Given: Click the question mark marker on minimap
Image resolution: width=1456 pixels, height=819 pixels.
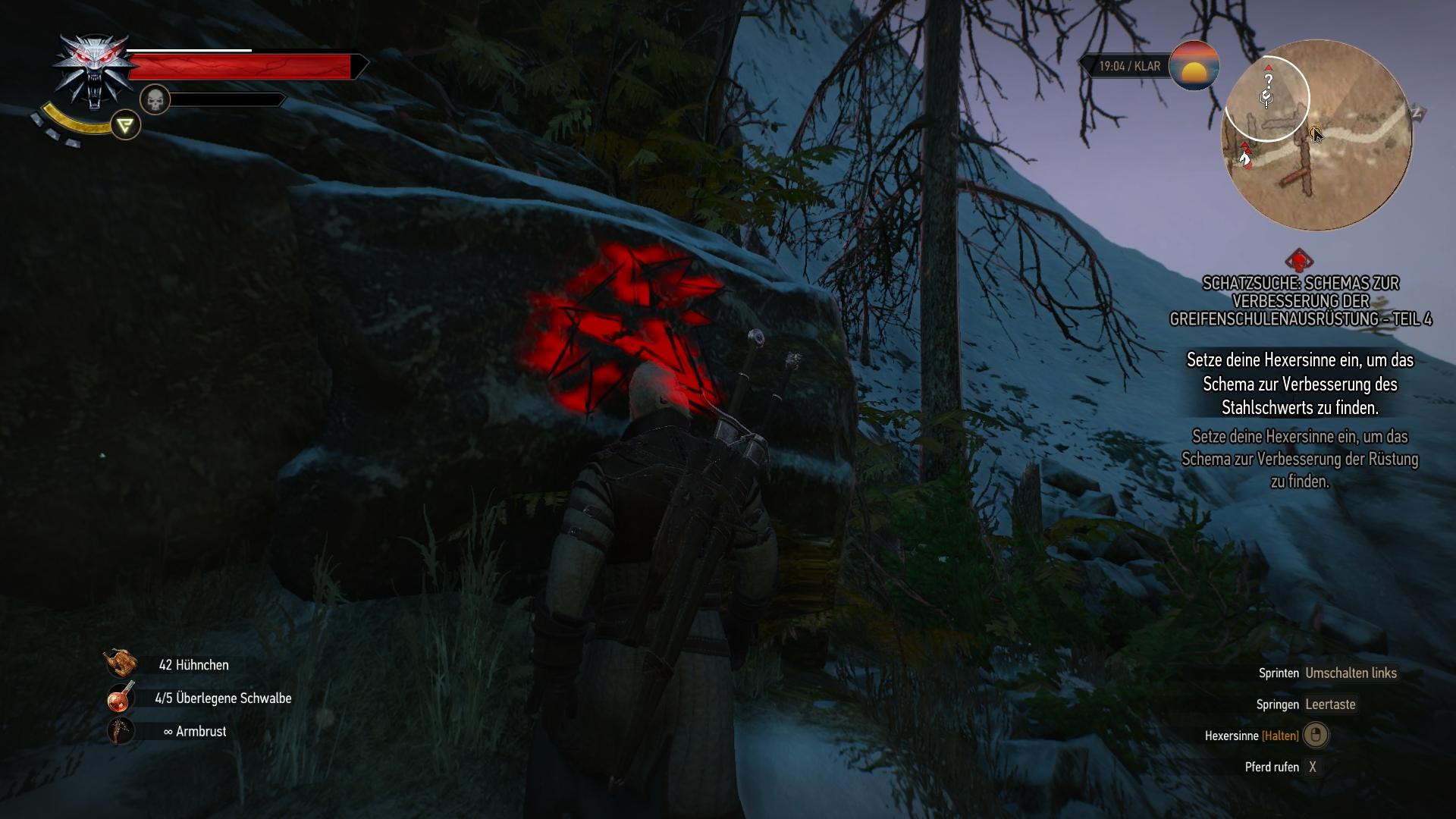Looking at the screenshot, I should 1268,80.
